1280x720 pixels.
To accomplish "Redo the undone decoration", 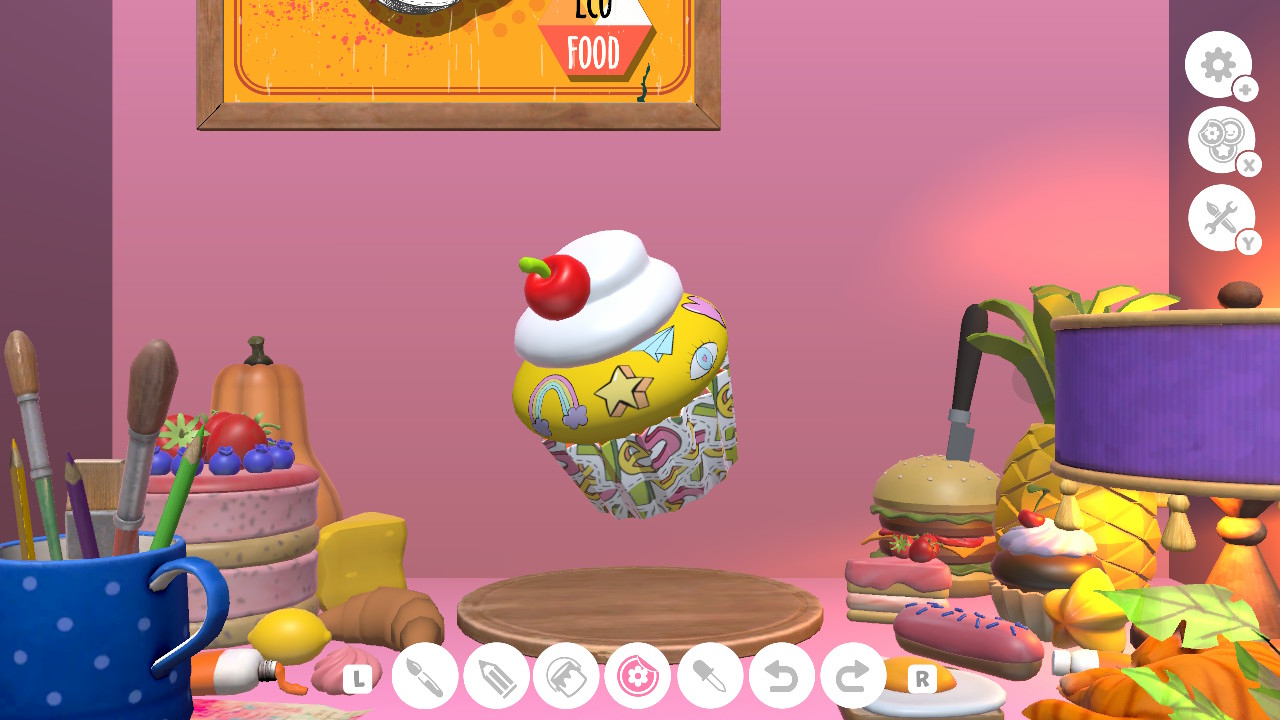I will tap(851, 675).
